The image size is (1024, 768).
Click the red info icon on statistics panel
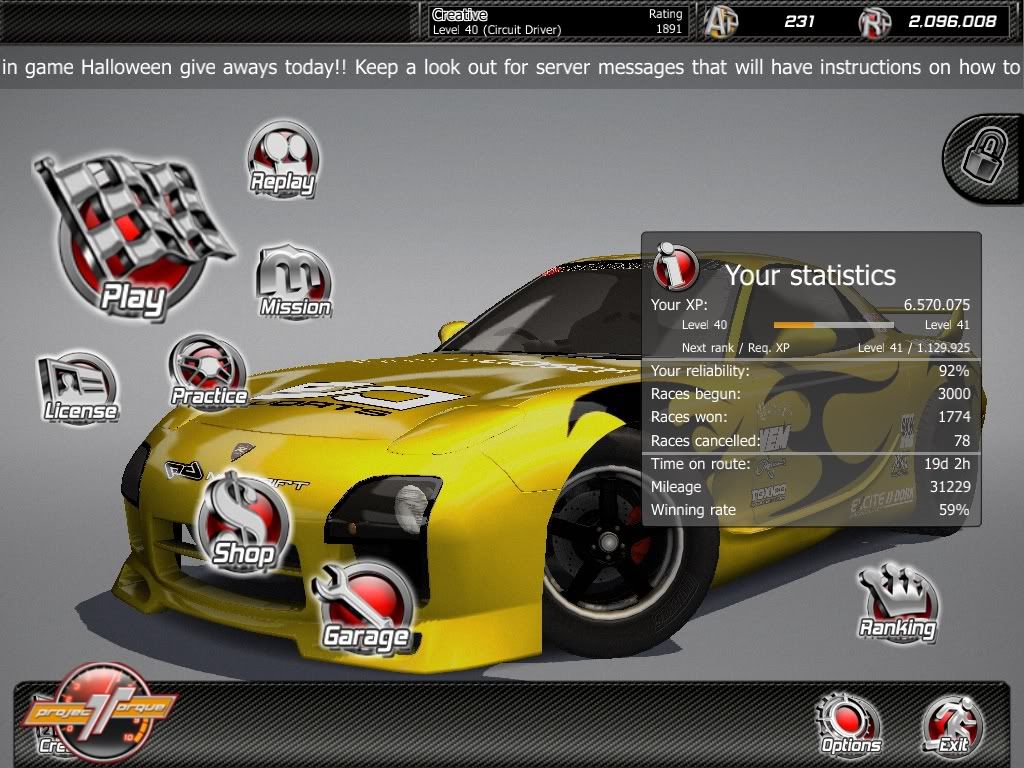(676, 267)
